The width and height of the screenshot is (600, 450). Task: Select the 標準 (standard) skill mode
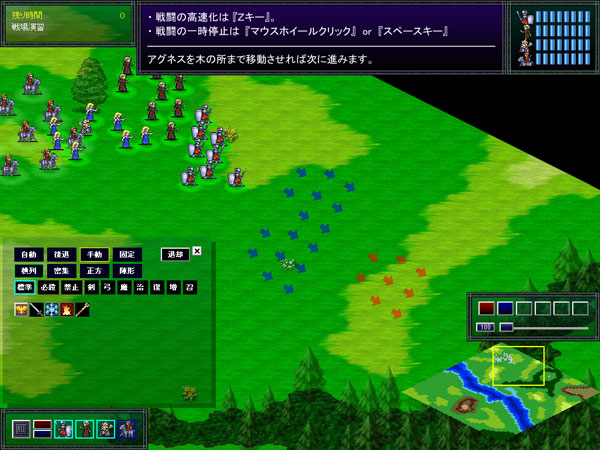point(25,288)
